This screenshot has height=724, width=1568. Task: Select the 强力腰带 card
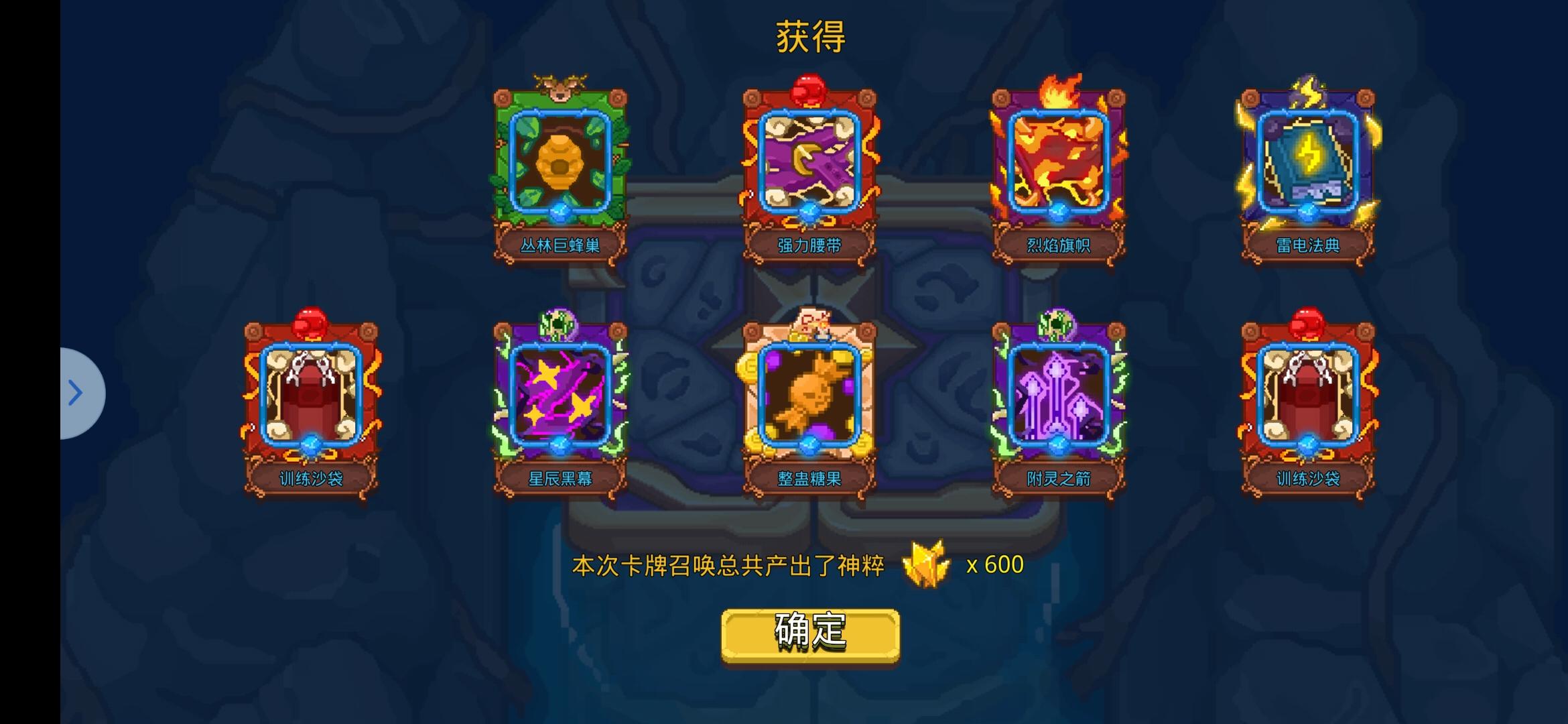click(809, 163)
